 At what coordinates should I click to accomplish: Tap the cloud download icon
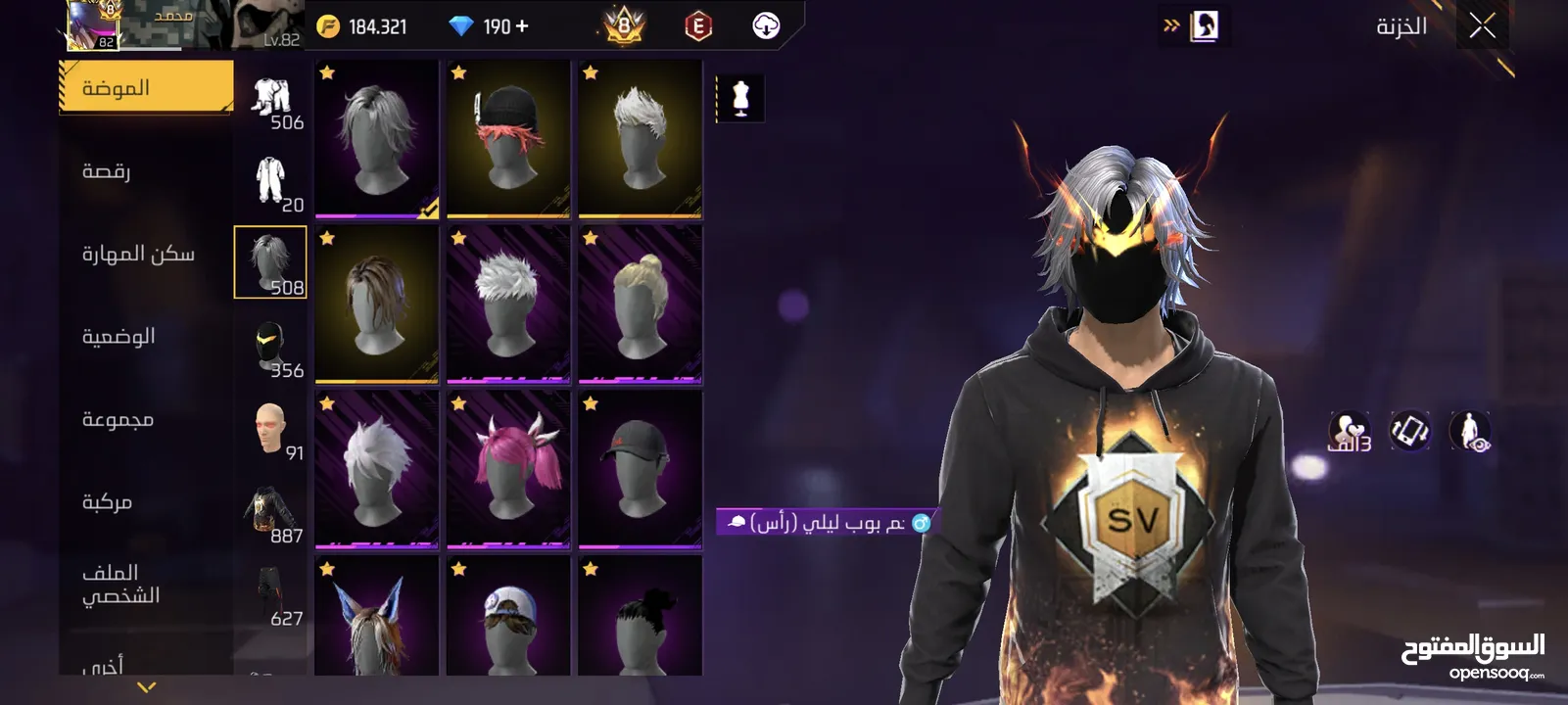766,26
